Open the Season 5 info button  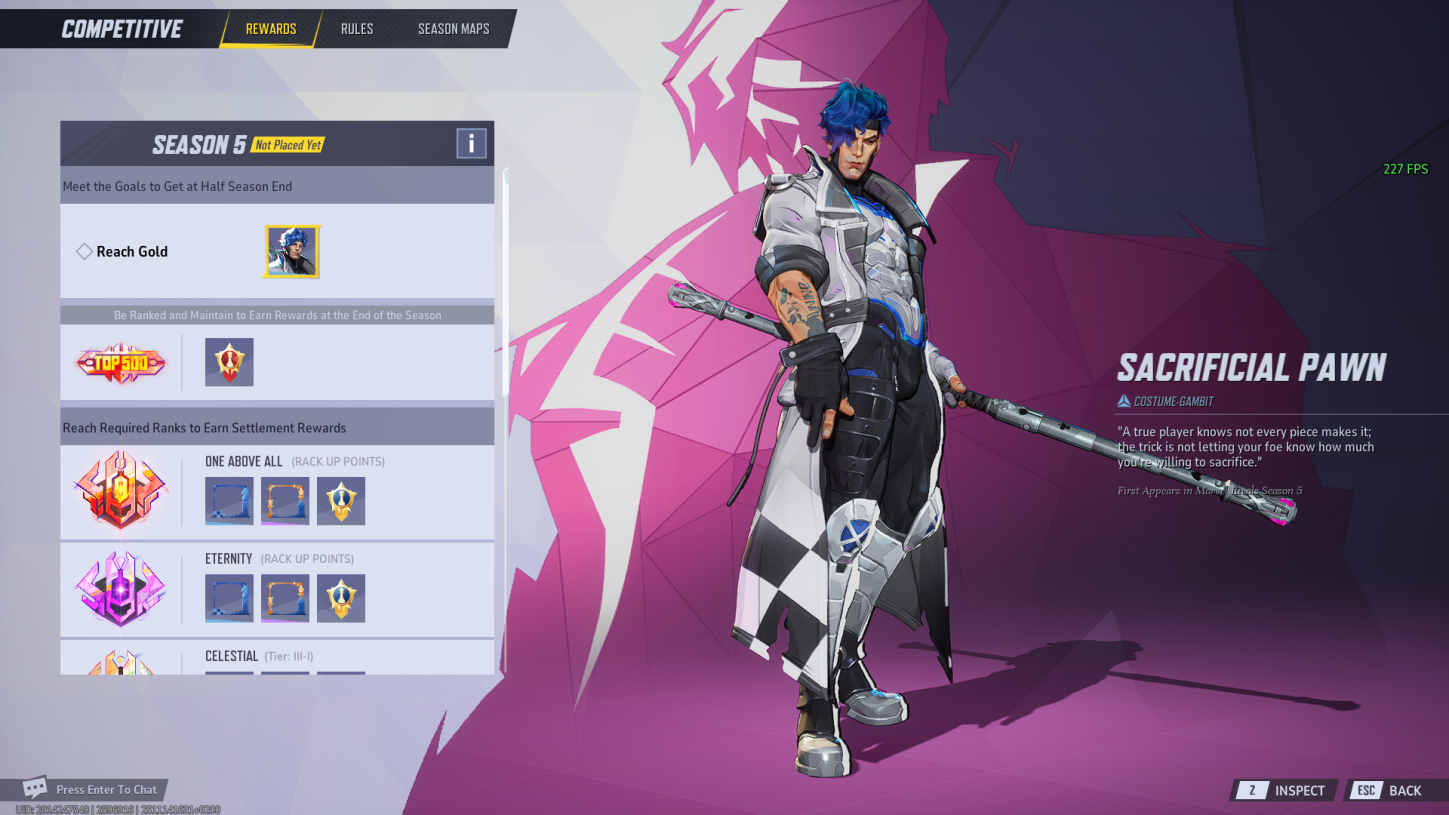471,144
